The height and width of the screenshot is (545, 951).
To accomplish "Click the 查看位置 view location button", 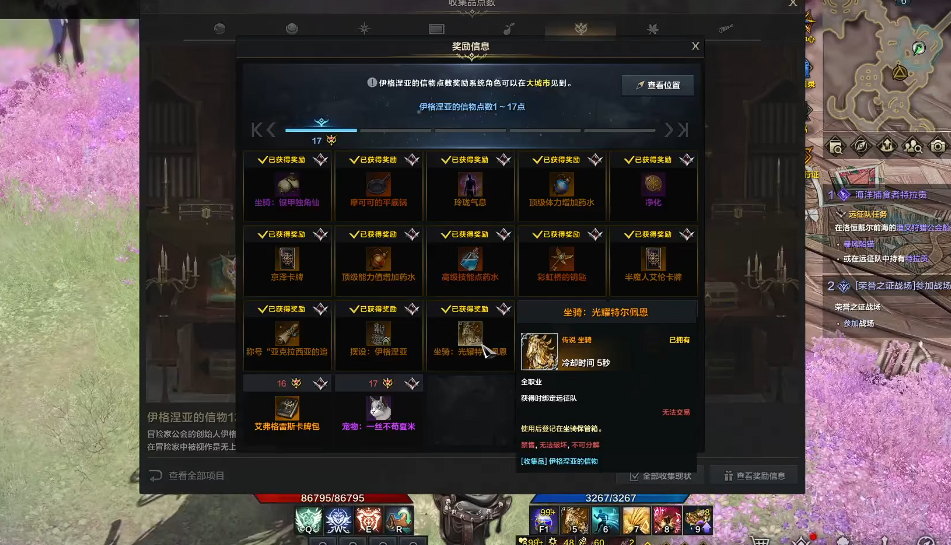I will click(657, 85).
